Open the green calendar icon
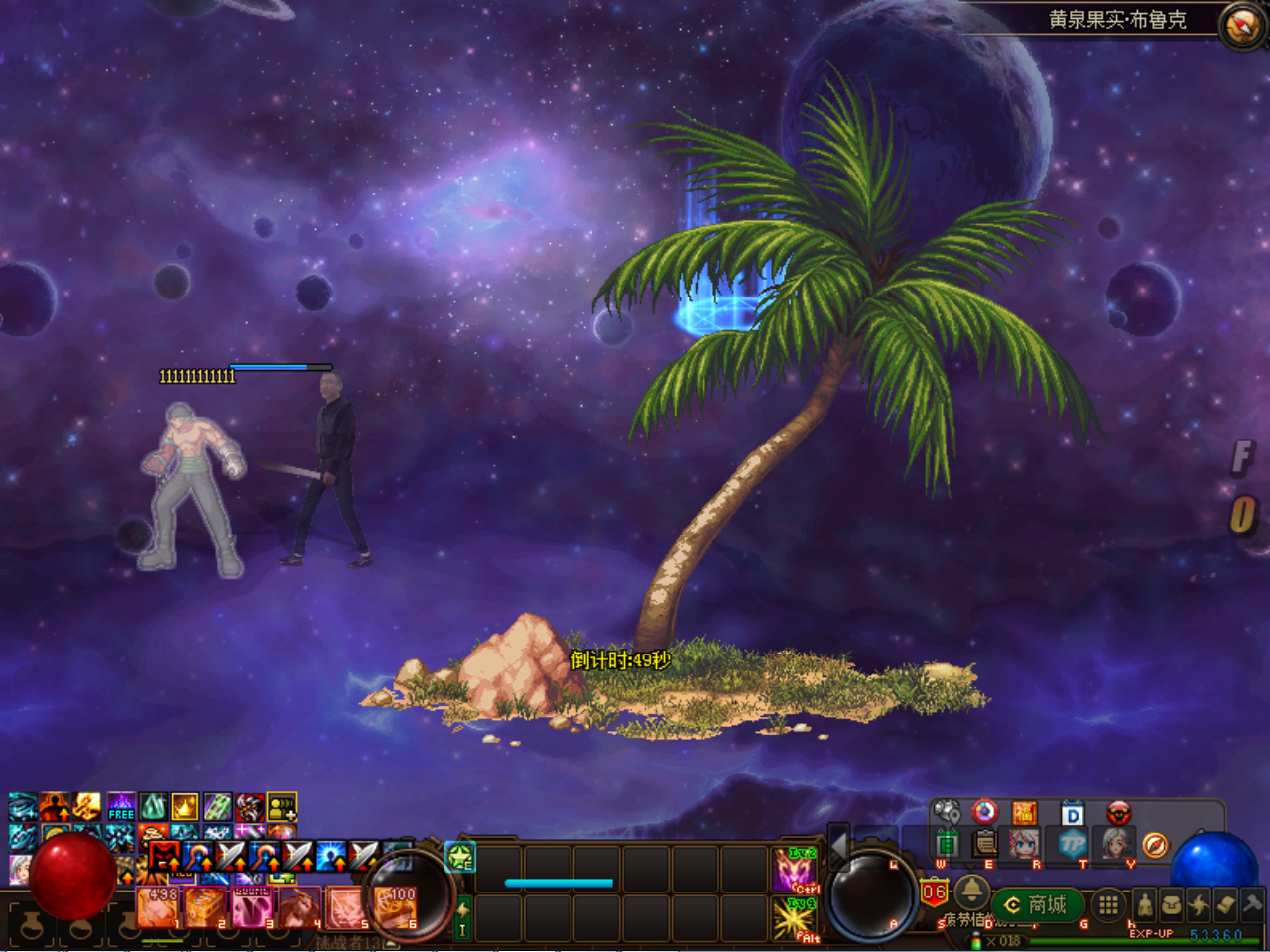Viewport: 1270px width, 952px height. point(946,844)
